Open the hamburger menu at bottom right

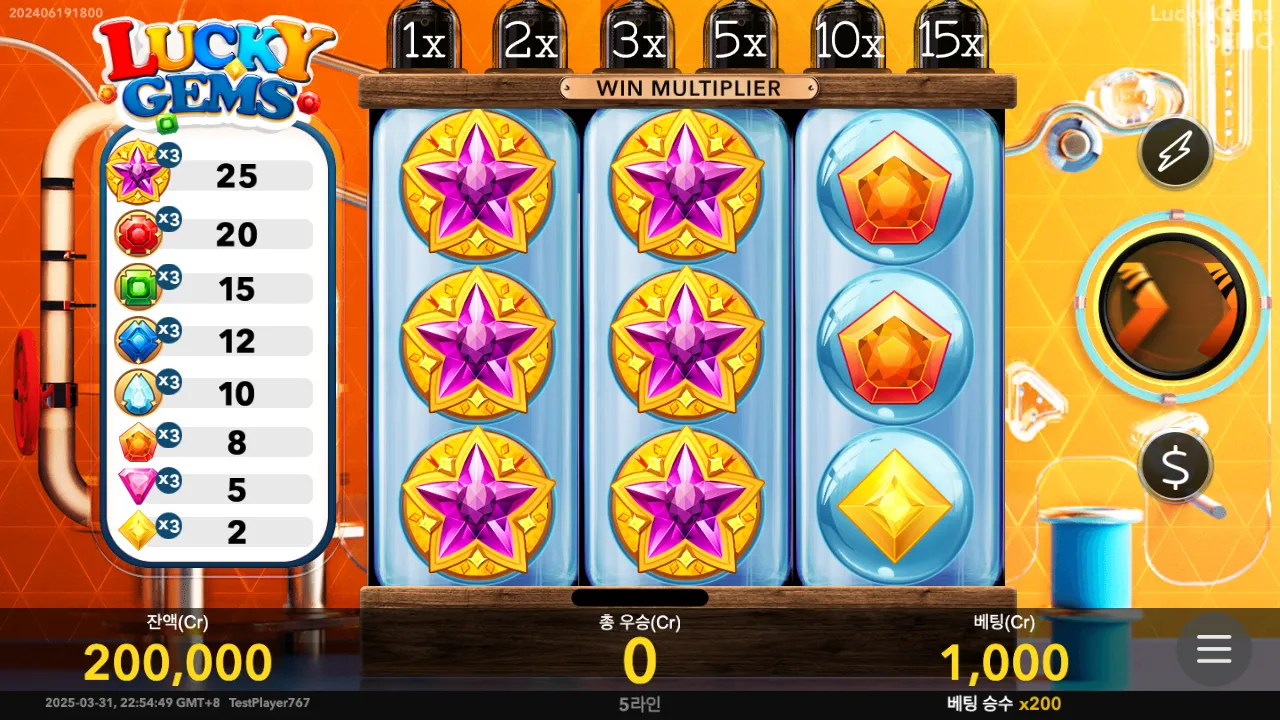[1214, 650]
